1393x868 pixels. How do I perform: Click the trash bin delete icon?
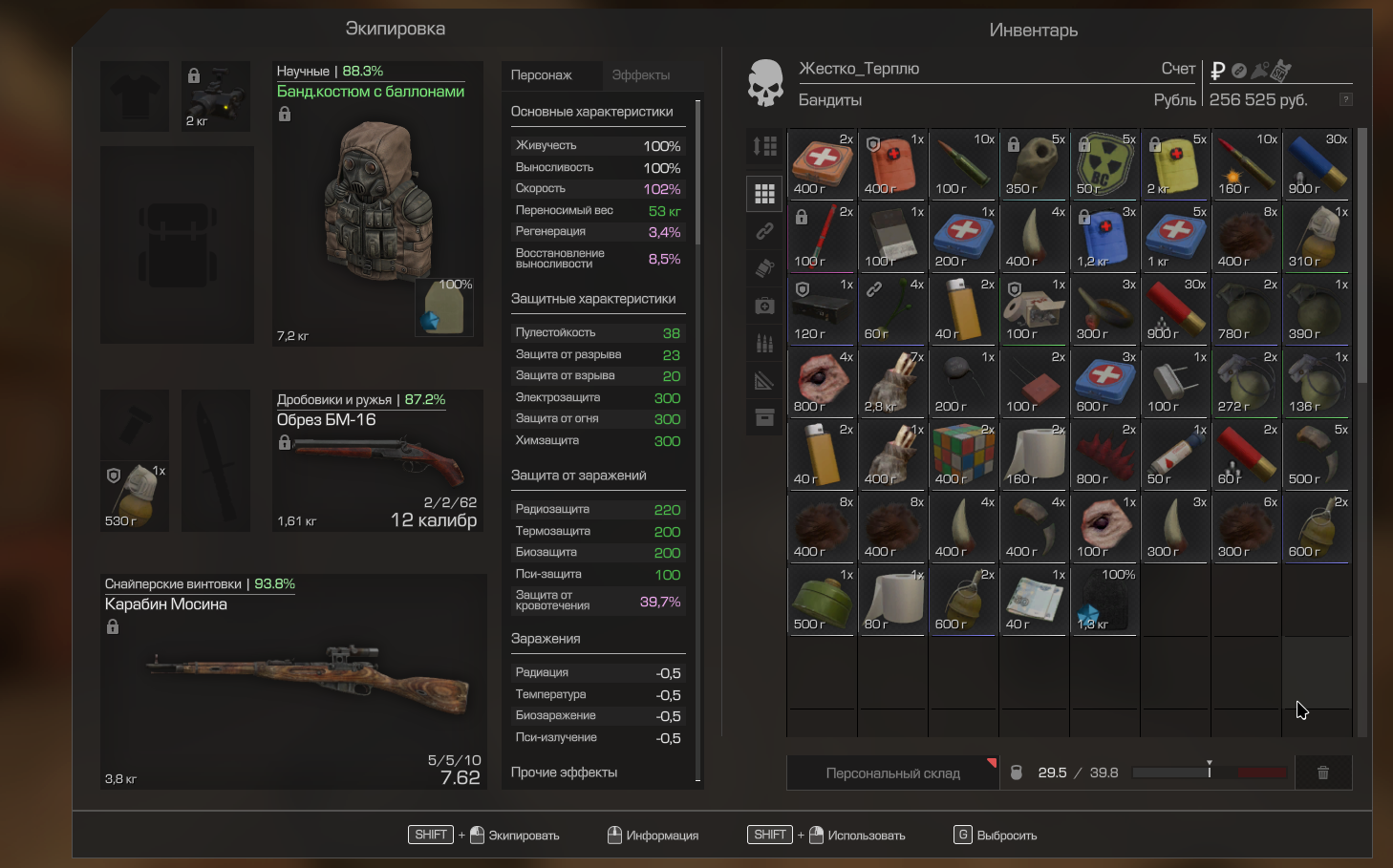[x=1323, y=773]
